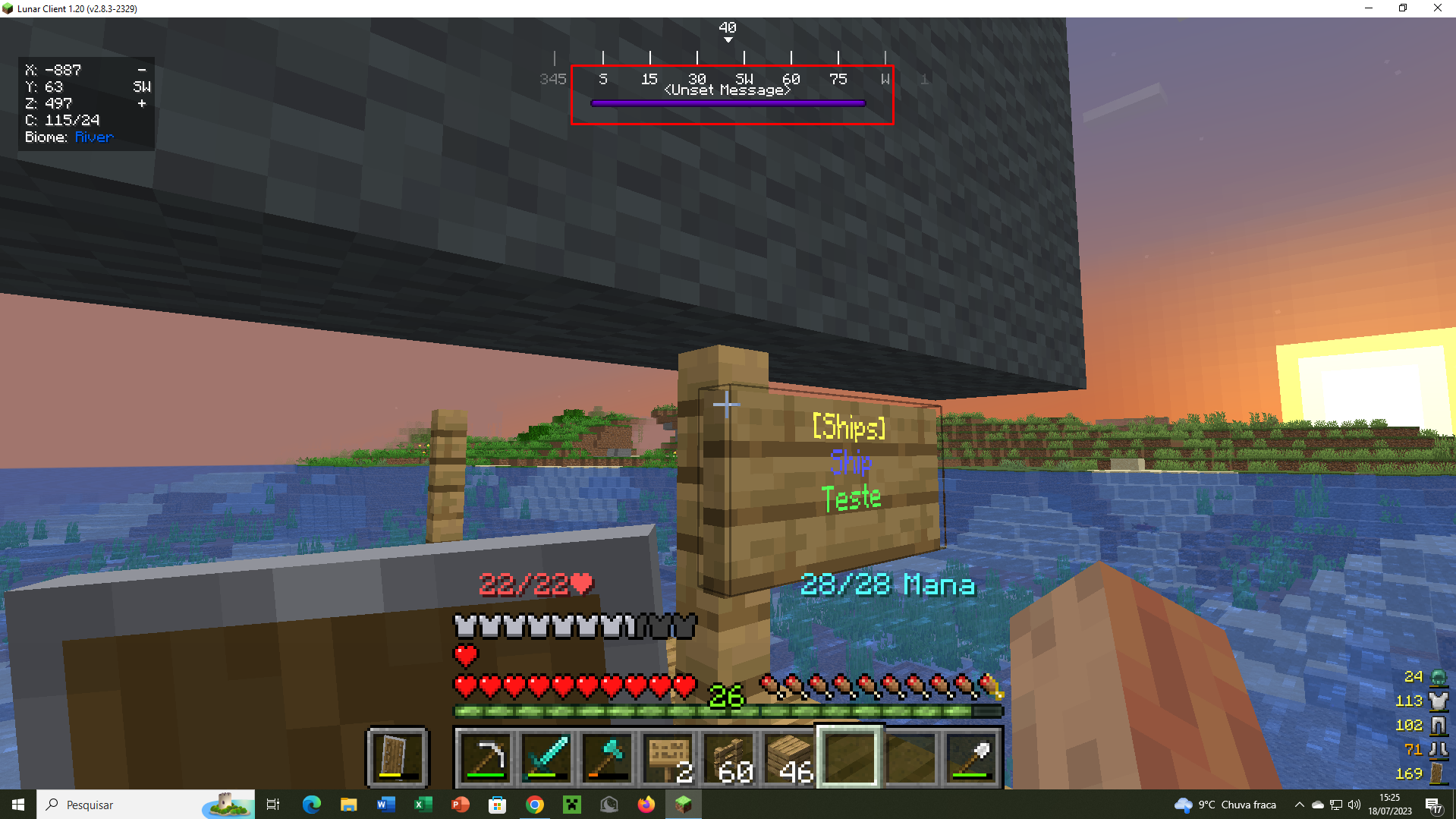1456x819 pixels.
Task: Click the "[Ships]" line on the sign
Action: (850, 427)
